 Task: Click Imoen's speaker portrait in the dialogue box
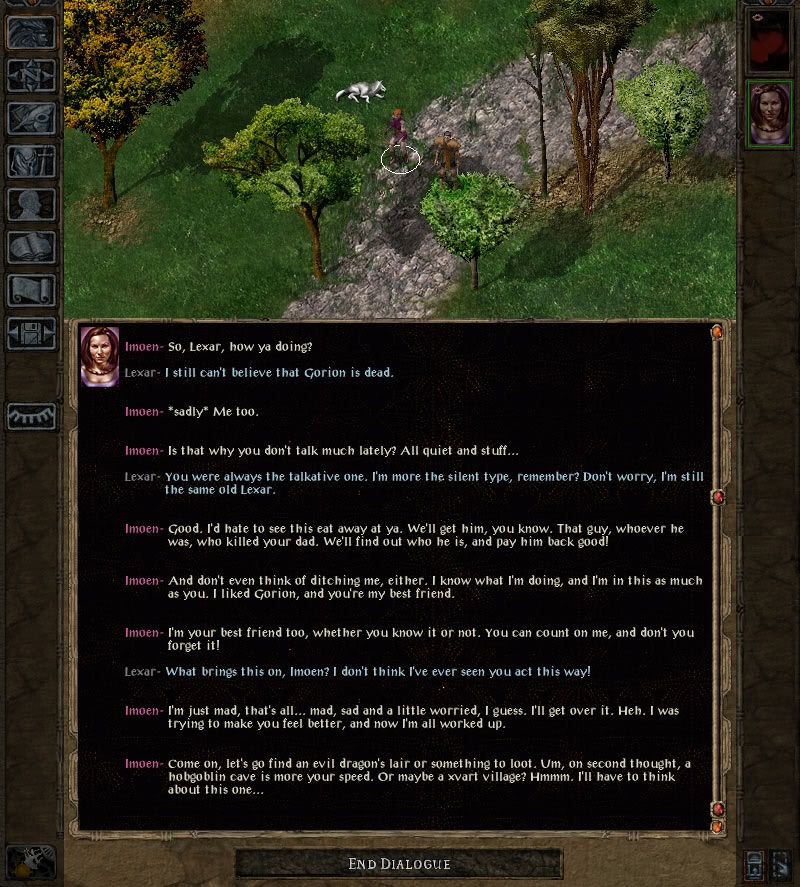(x=100, y=357)
